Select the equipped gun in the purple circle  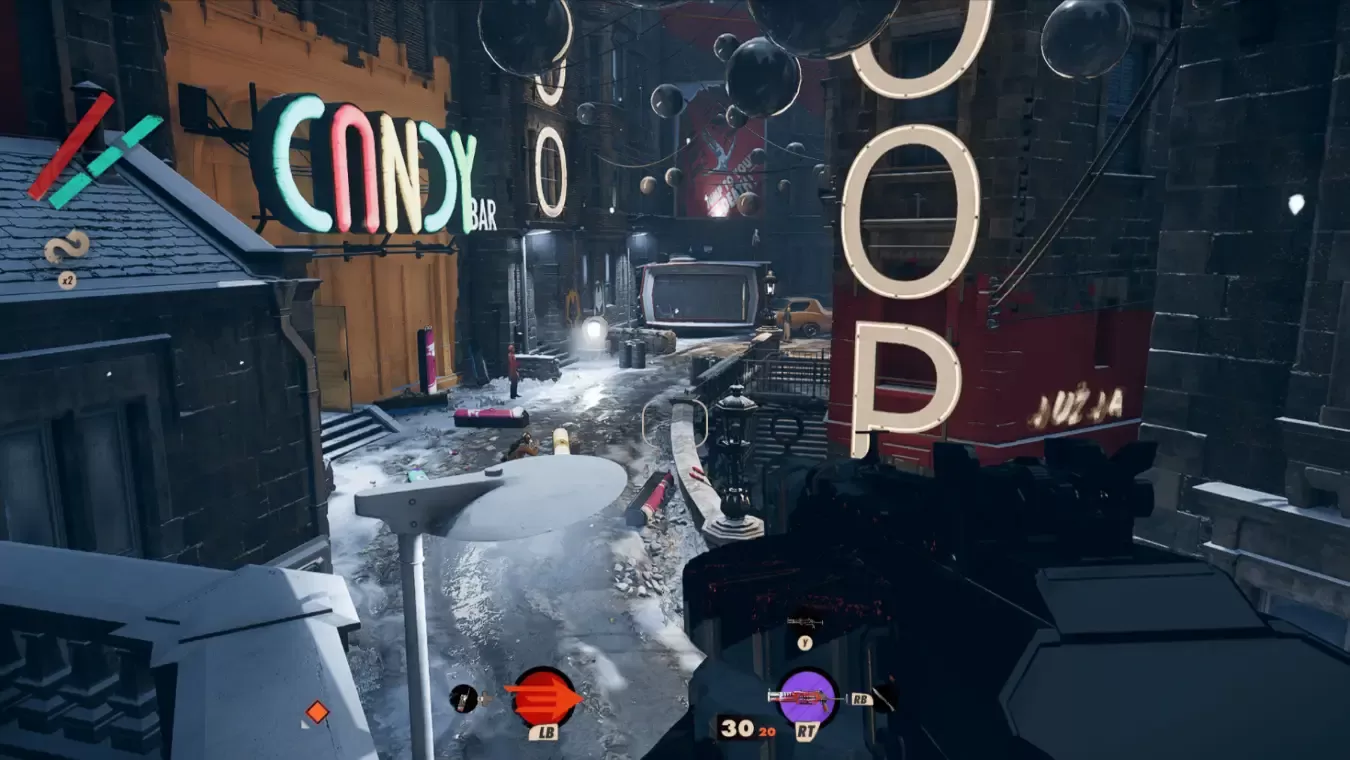(x=807, y=696)
